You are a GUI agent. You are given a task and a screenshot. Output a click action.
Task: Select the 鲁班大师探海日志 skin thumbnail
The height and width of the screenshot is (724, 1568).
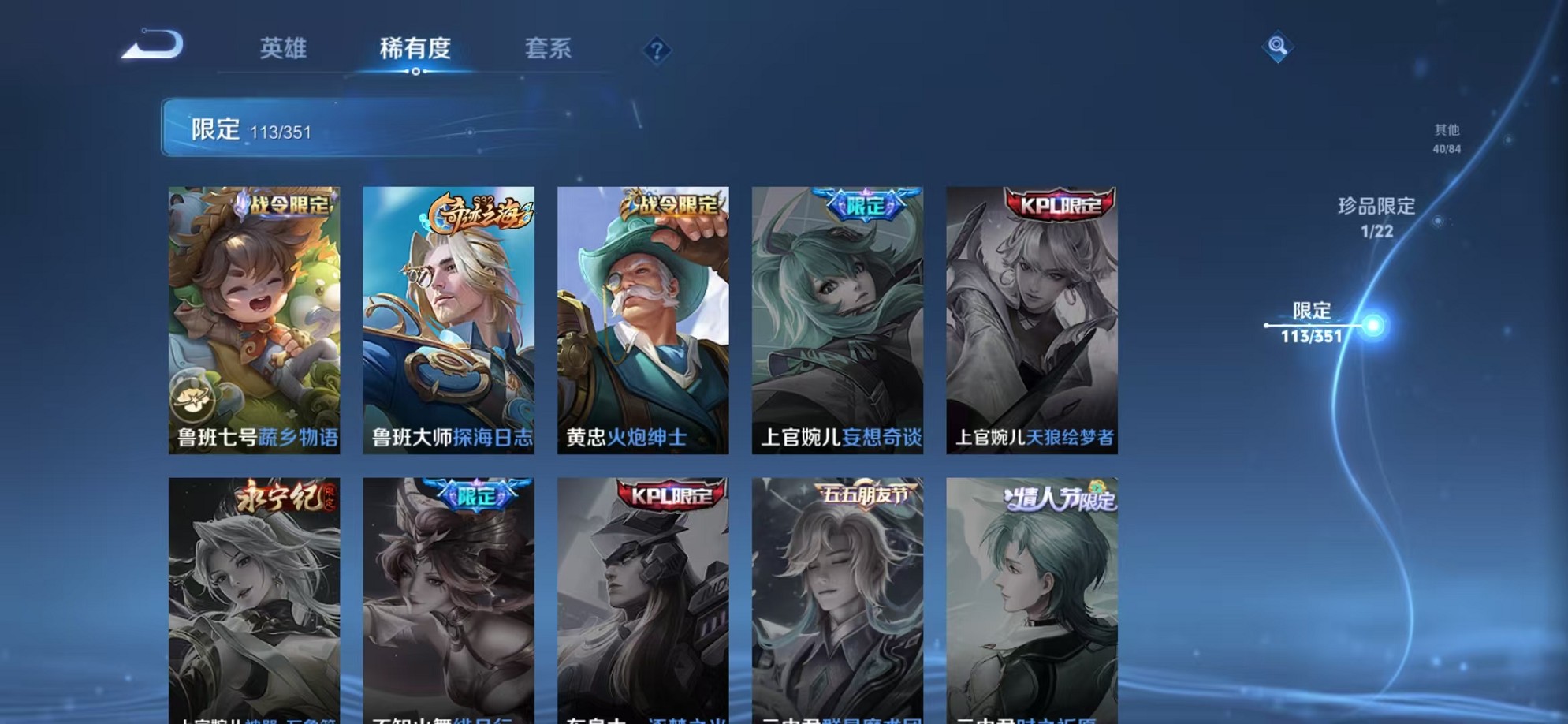(x=449, y=315)
